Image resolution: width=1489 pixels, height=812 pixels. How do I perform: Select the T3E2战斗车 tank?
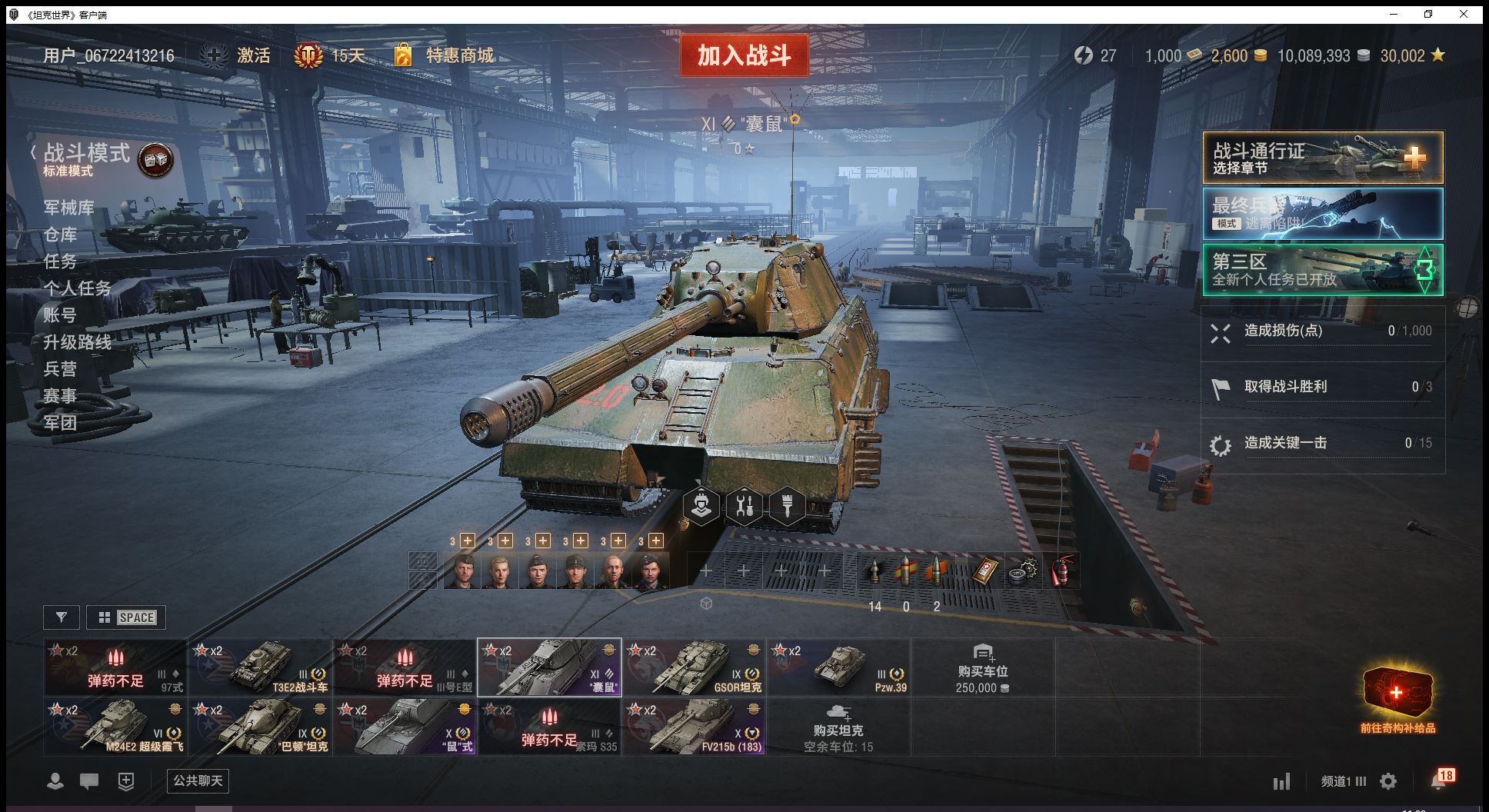(261, 667)
